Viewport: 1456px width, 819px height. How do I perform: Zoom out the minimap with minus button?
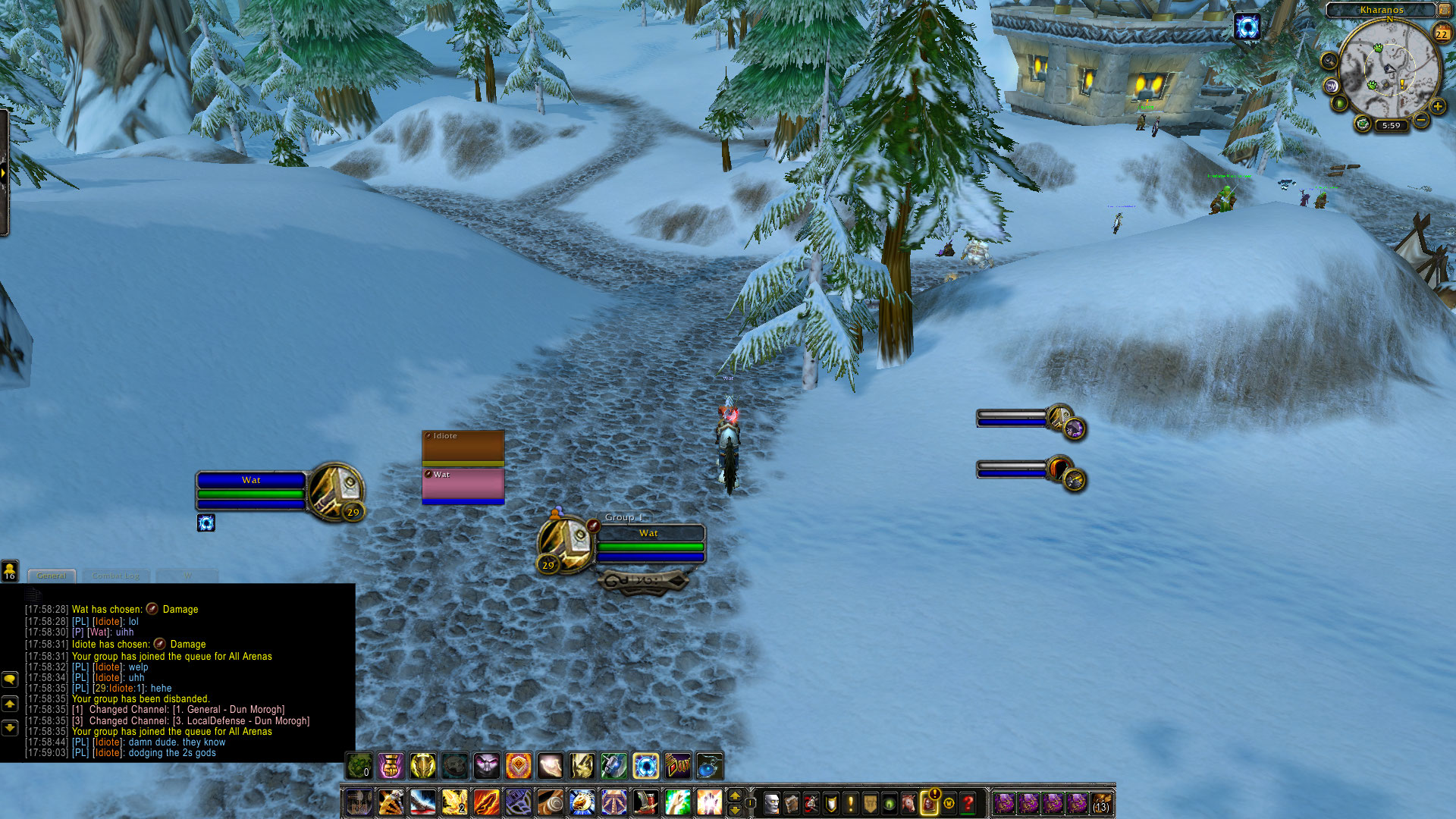click(1420, 121)
